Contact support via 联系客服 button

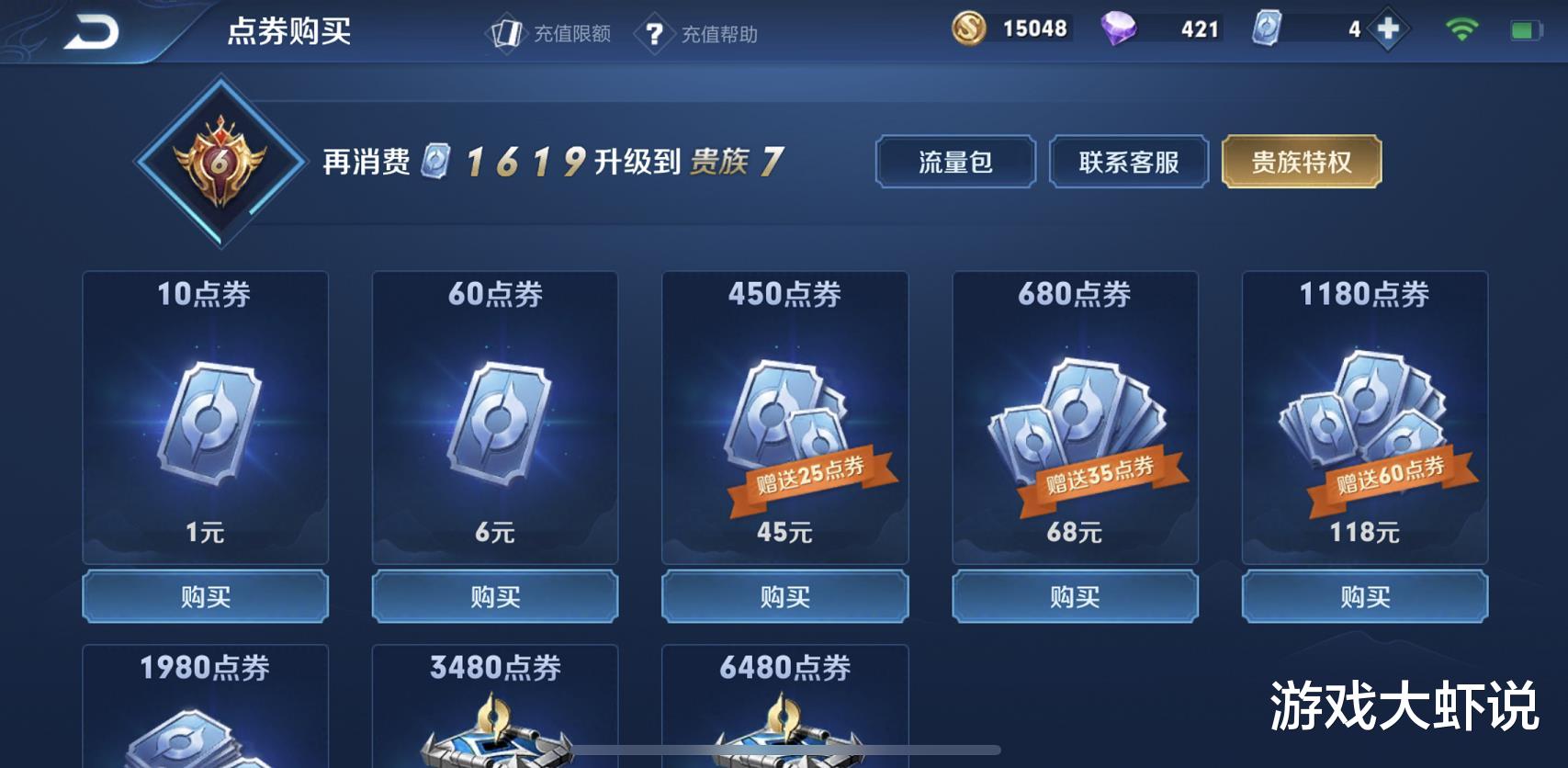click(x=1128, y=161)
